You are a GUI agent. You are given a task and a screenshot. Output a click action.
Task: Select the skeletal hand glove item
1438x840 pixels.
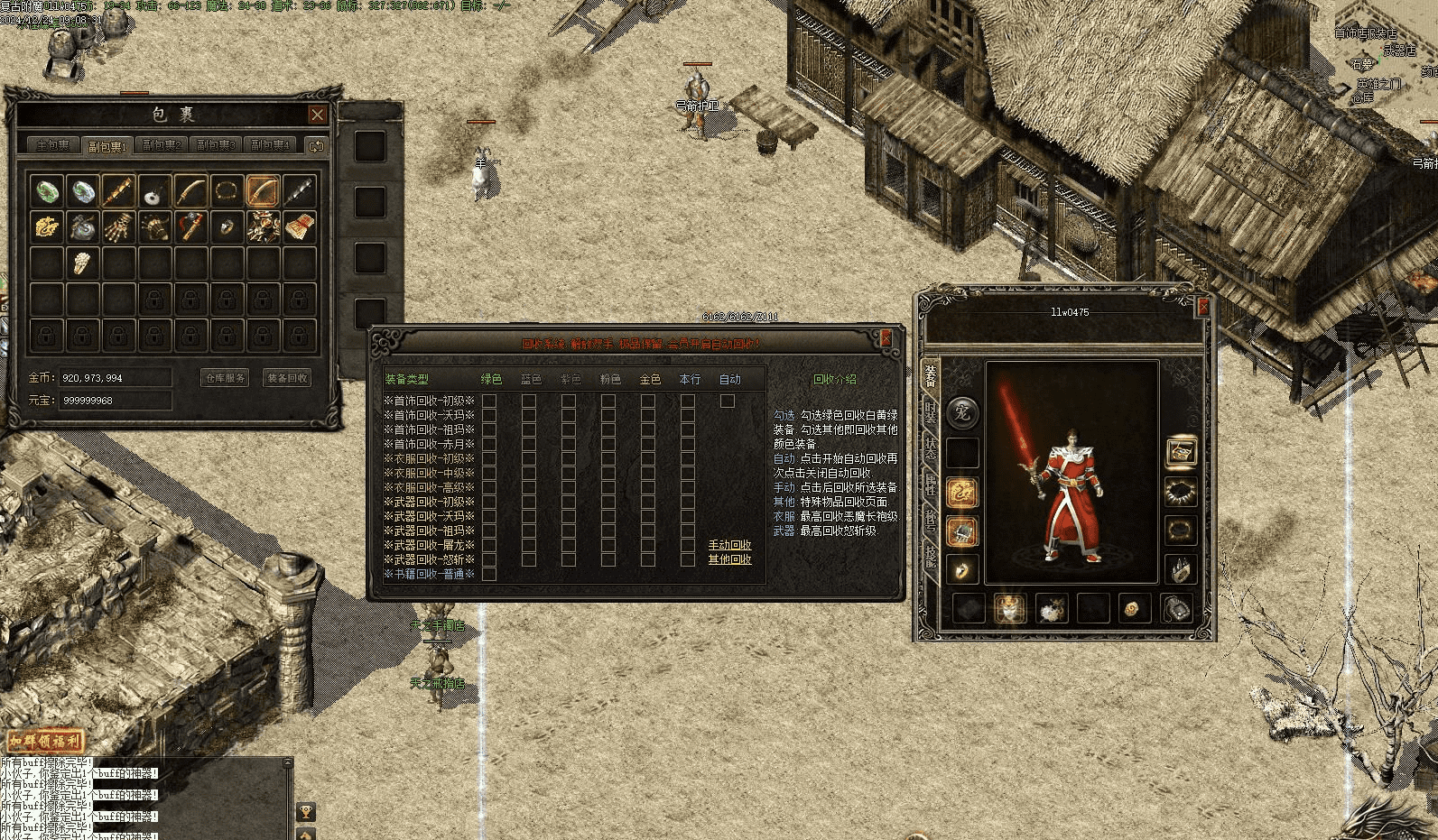tap(118, 226)
